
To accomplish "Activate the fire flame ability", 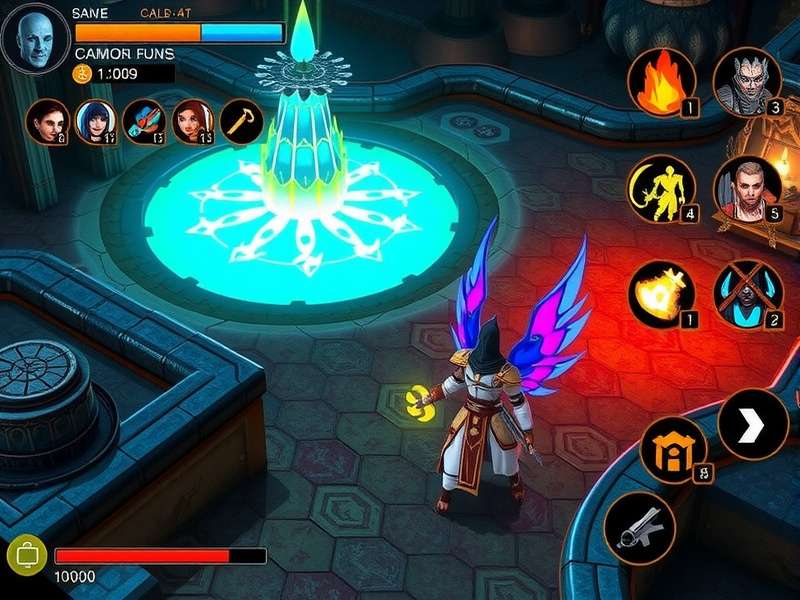I will click(661, 82).
